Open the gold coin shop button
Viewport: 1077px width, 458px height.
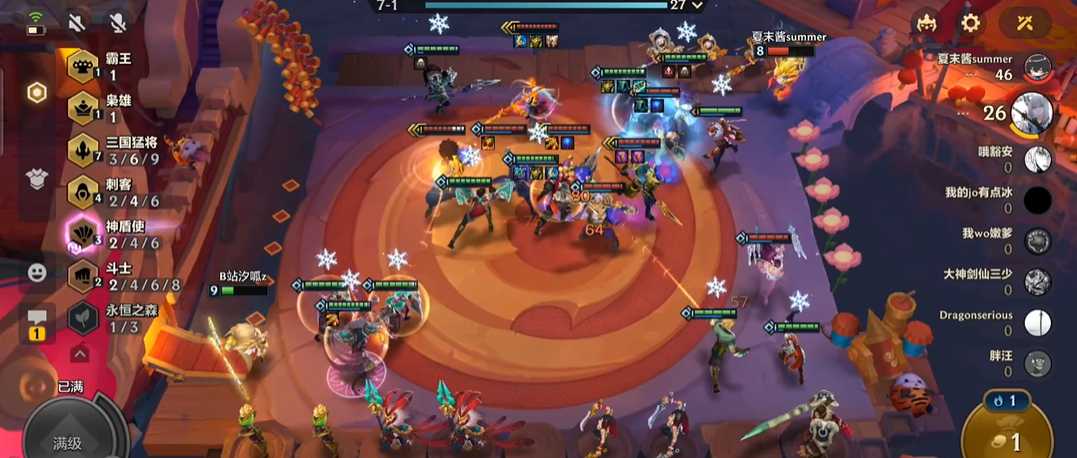(x=1007, y=442)
